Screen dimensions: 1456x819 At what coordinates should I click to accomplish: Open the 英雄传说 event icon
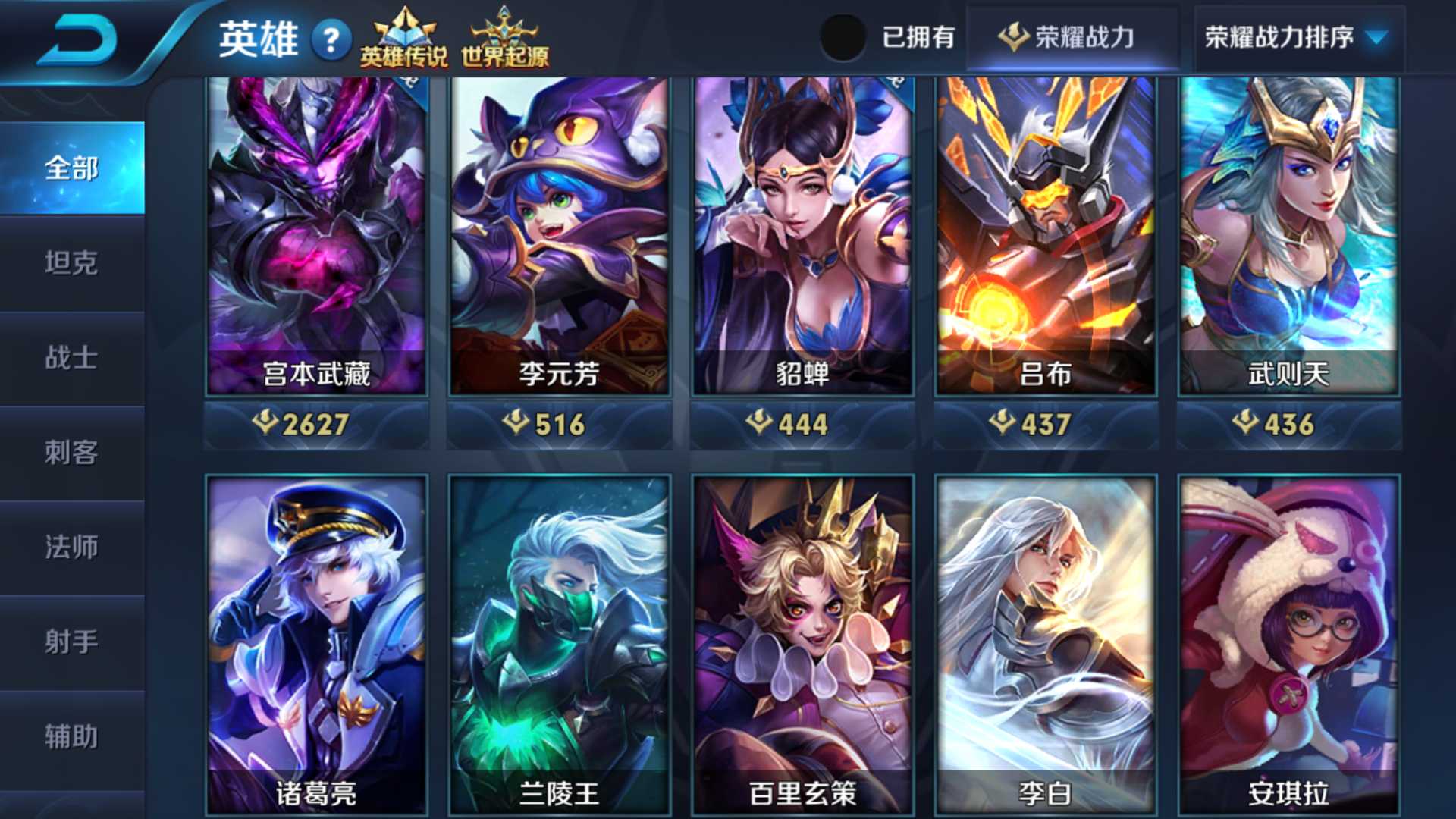point(404,34)
